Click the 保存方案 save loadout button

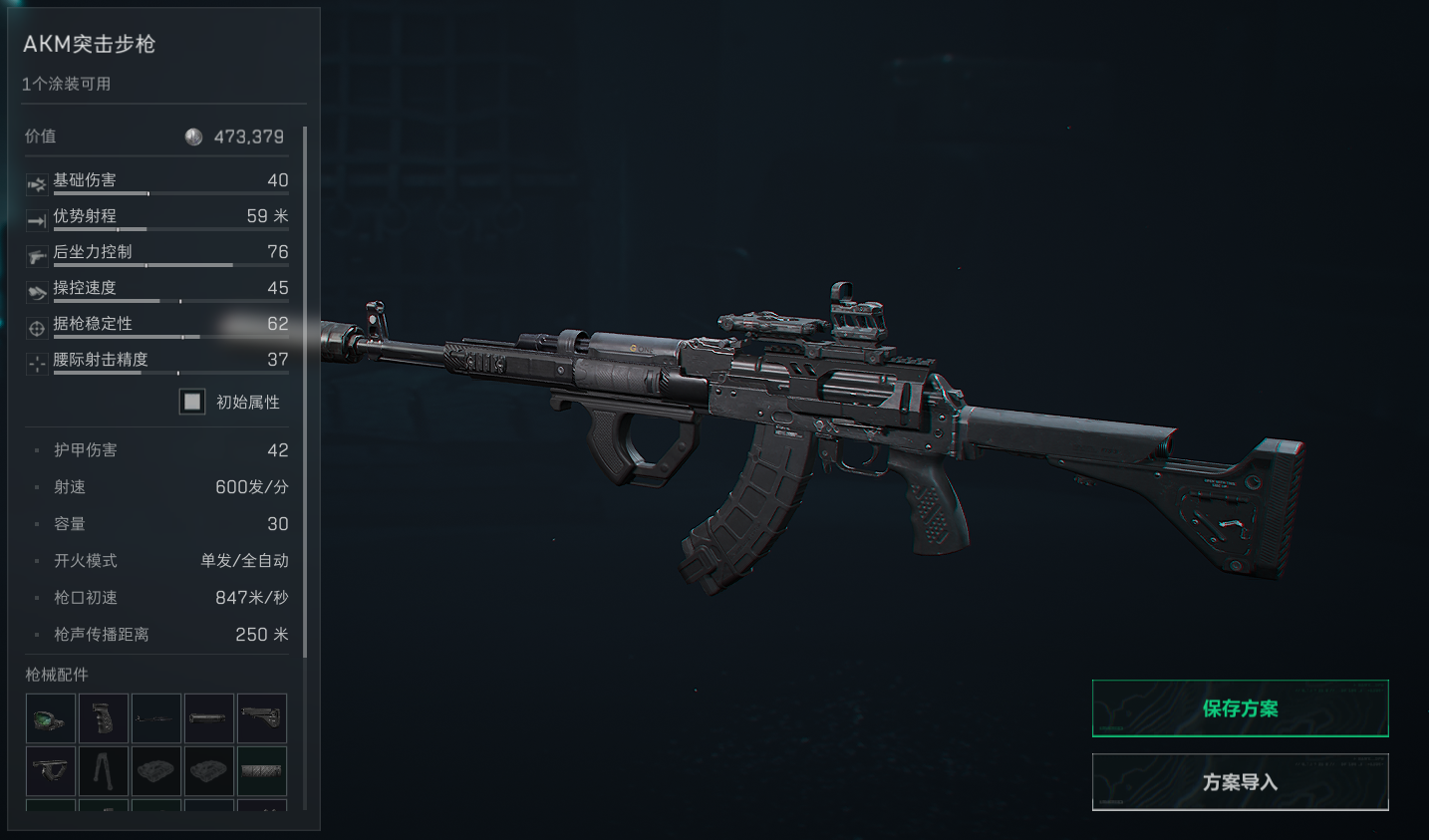[1240, 708]
